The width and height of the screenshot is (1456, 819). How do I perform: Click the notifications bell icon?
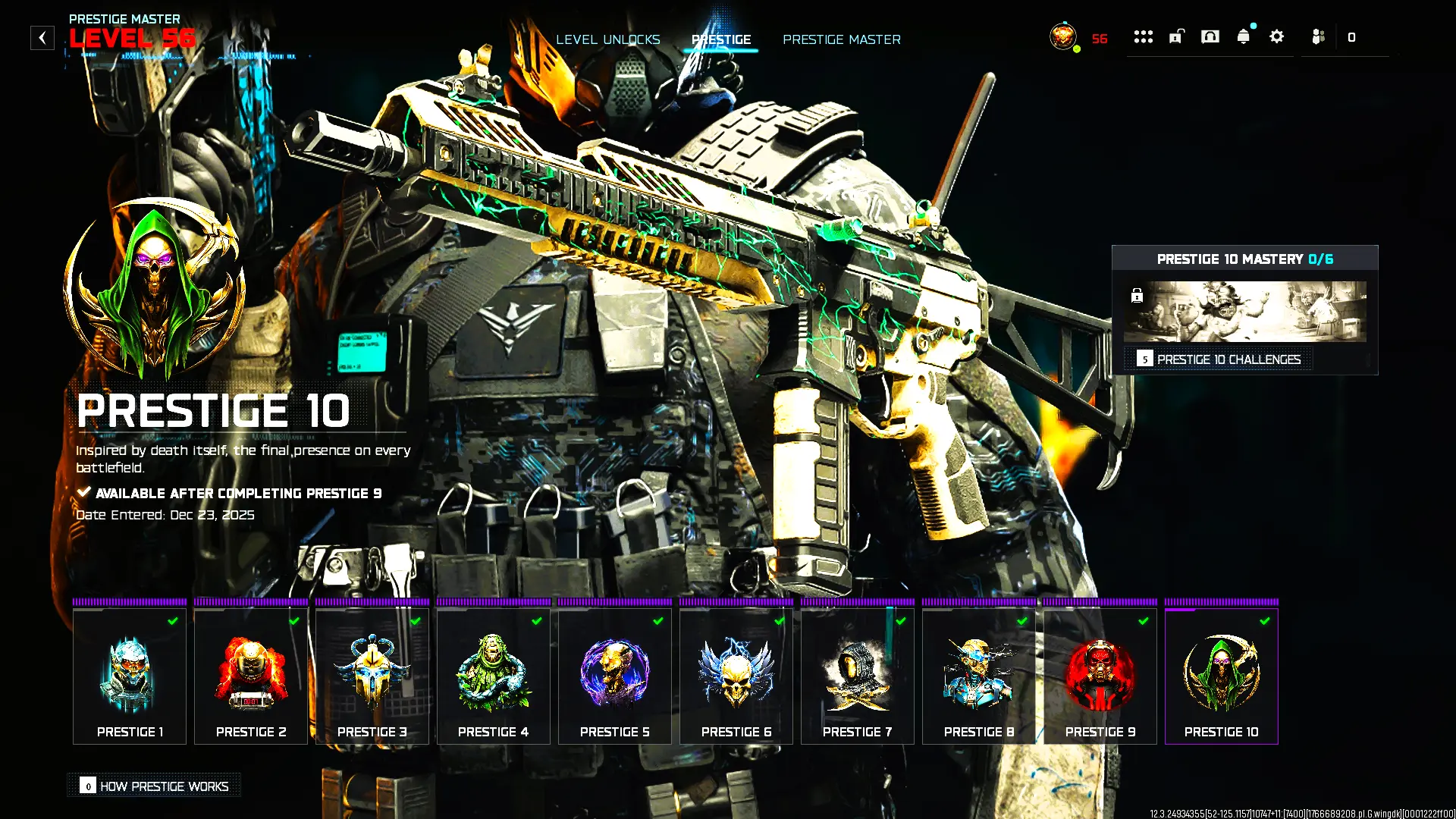tap(1244, 36)
